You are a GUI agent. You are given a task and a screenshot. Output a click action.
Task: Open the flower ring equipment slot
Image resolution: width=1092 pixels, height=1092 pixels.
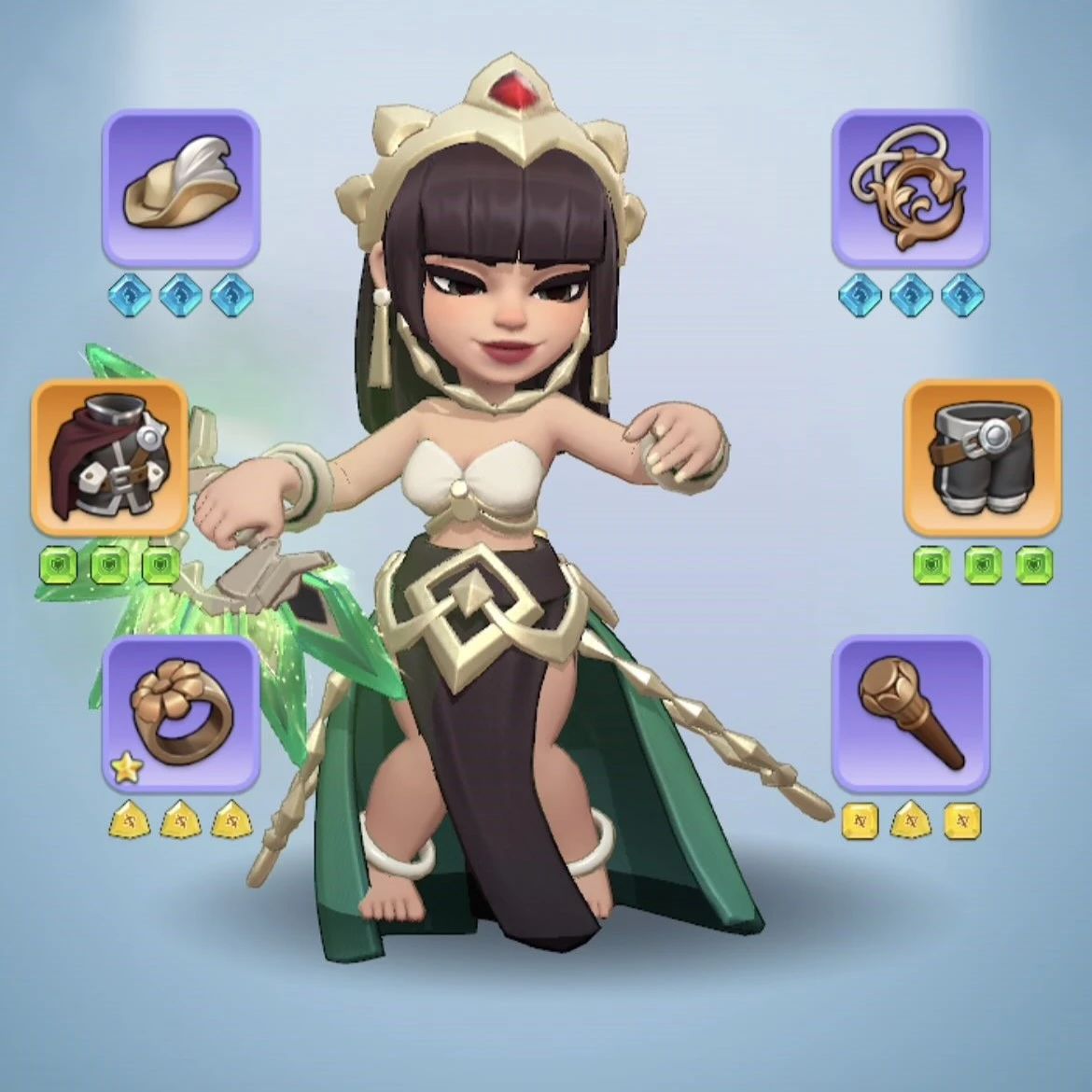coord(180,714)
